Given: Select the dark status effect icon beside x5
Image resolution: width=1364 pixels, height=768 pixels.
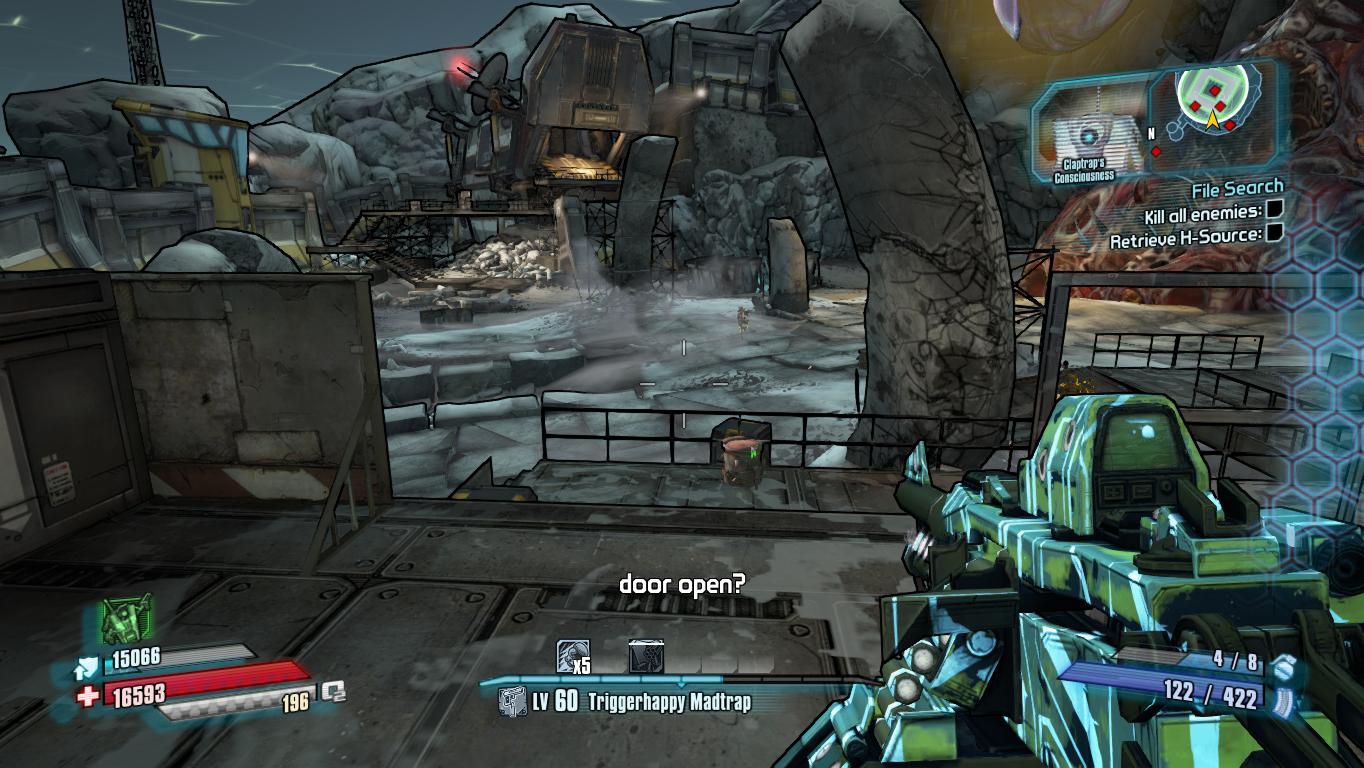Looking at the screenshot, I should pyautogui.click(x=645, y=656).
